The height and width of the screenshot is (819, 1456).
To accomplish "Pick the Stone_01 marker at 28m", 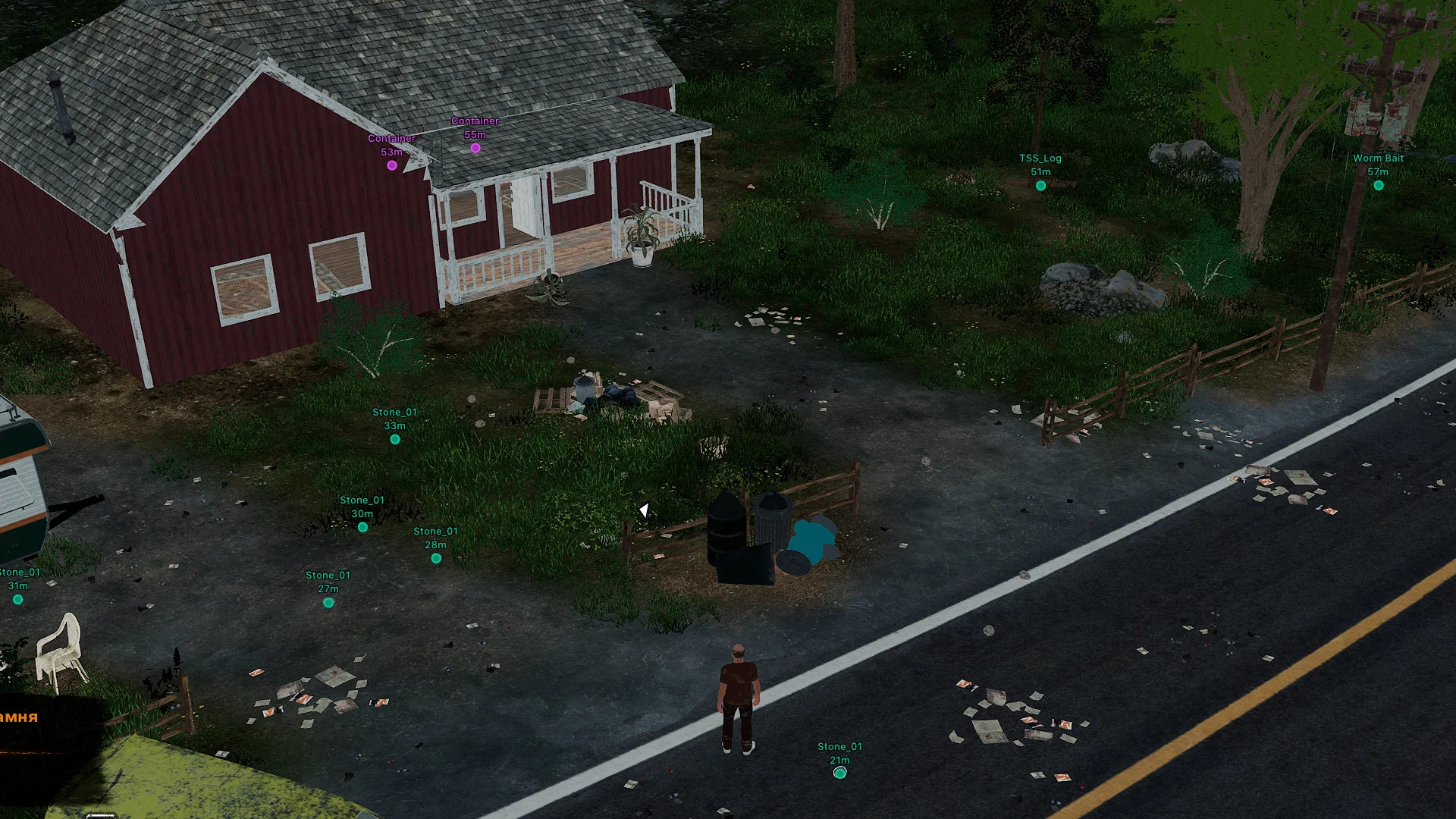I will [x=436, y=559].
